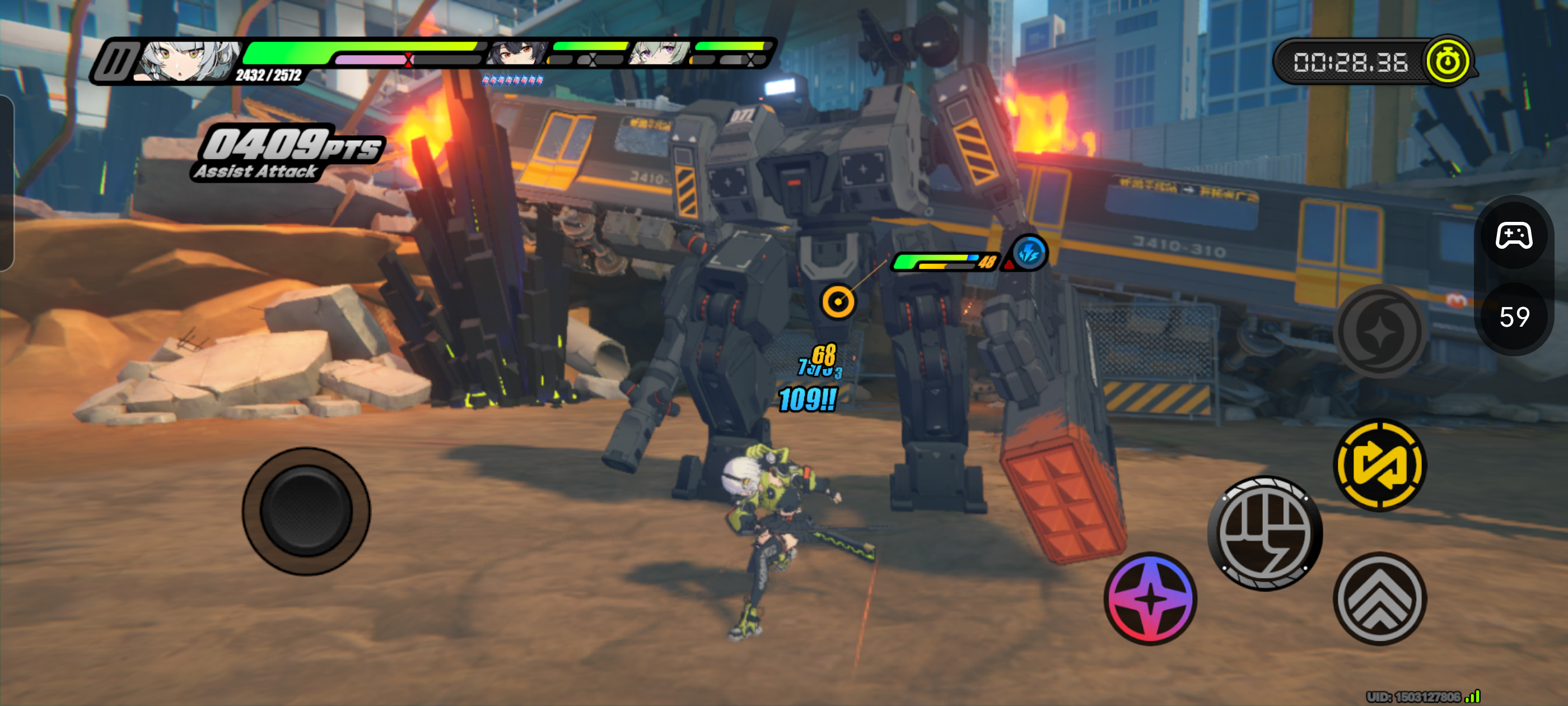1568x706 pixels.
Task: Click the yellow stopwatch timer icon
Action: click(1447, 61)
